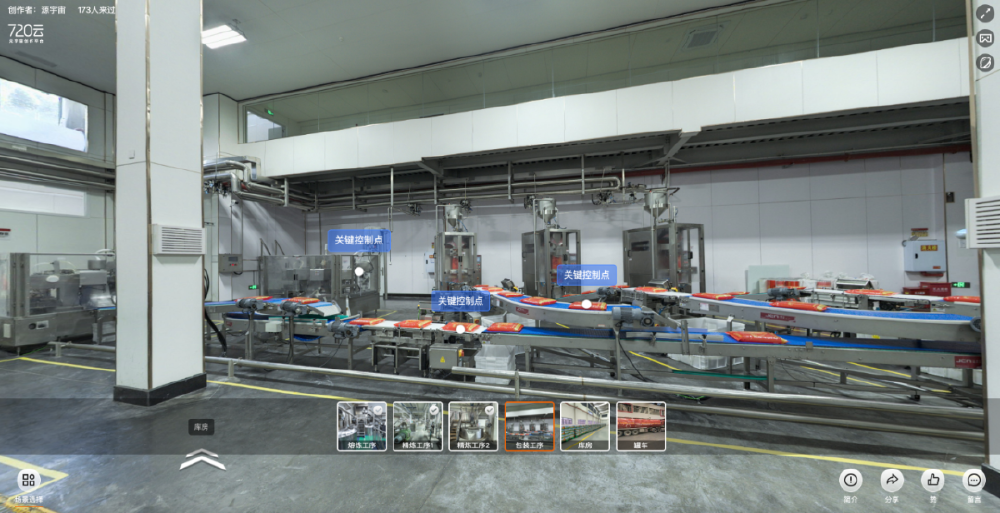
Task: Enter fullscreen with the diagonal arrows icon
Action: [985, 14]
